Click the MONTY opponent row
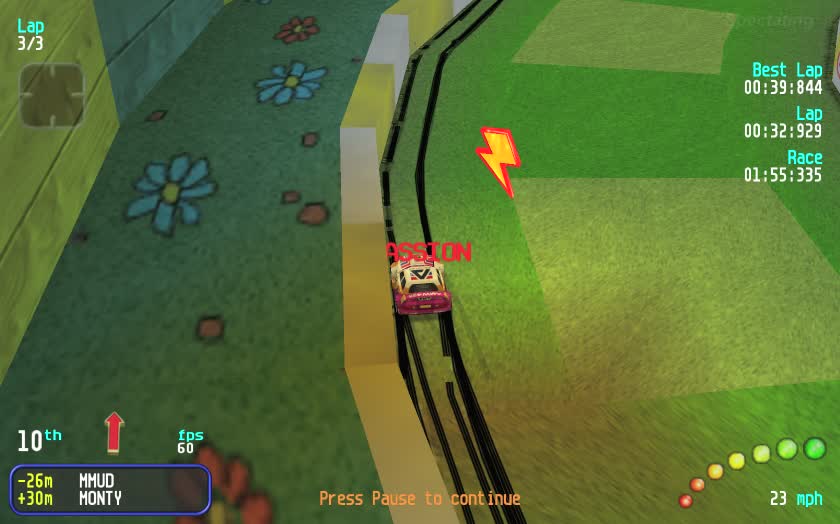Image resolution: width=840 pixels, height=524 pixels. pos(108,498)
